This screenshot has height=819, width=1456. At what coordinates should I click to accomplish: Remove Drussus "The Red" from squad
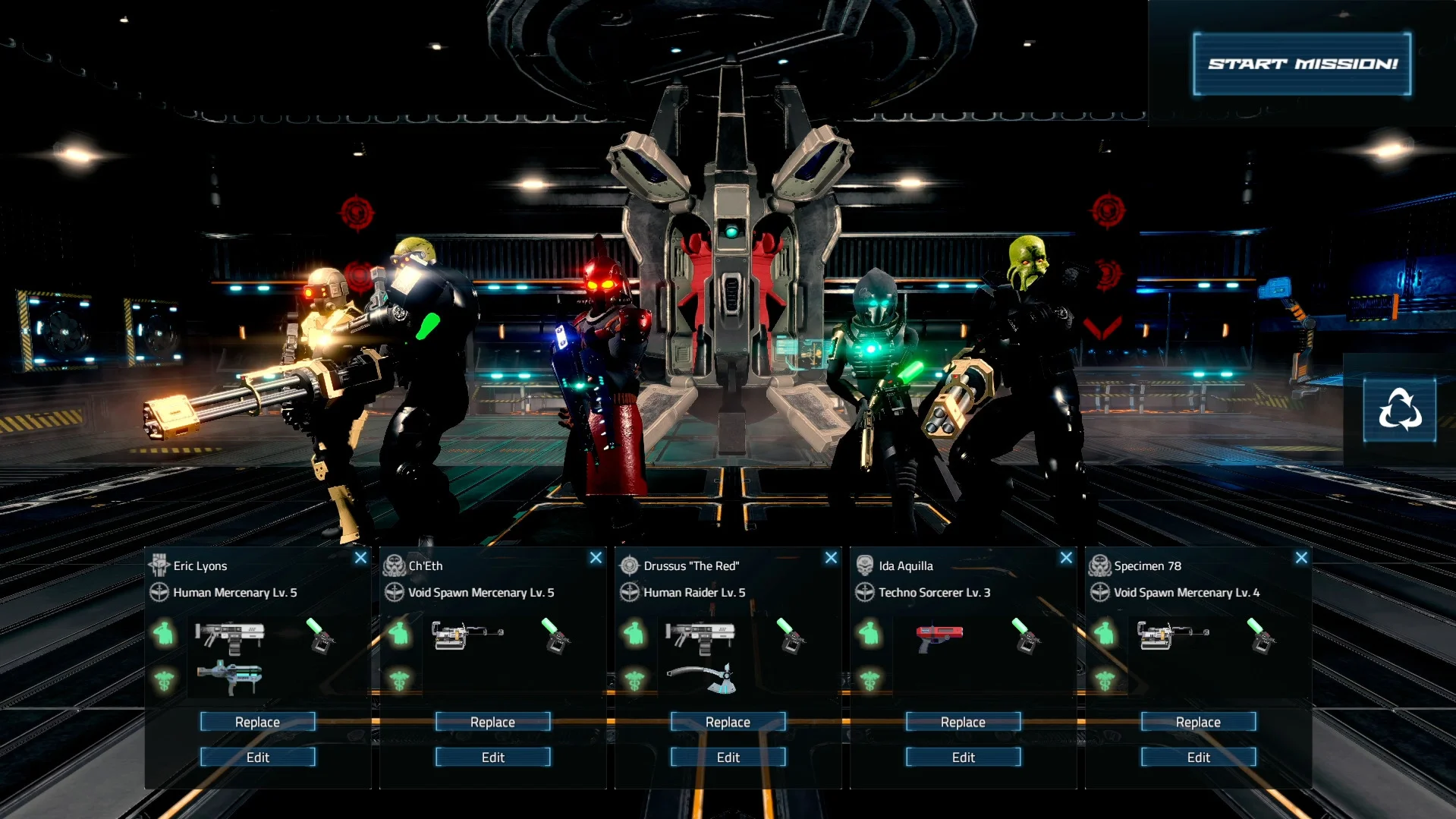(x=831, y=558)
